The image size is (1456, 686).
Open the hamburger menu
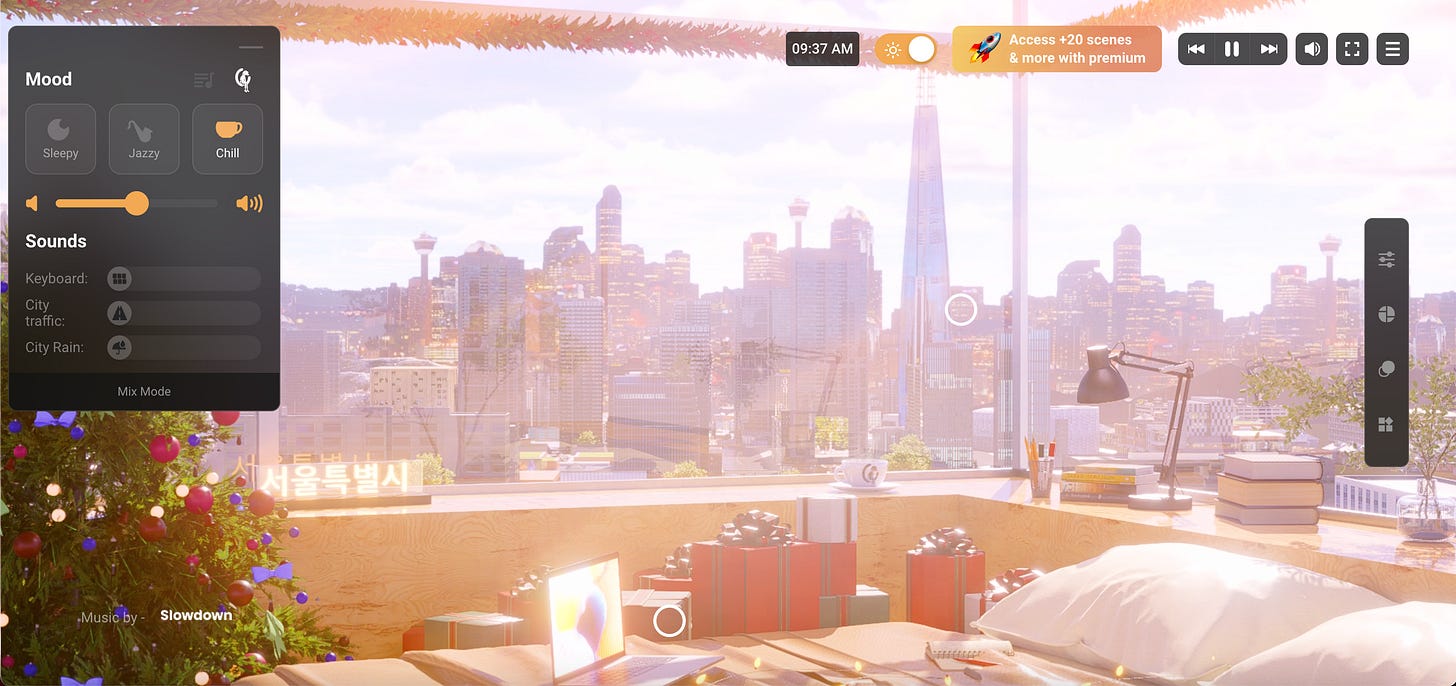click(x=1392, y=49)
